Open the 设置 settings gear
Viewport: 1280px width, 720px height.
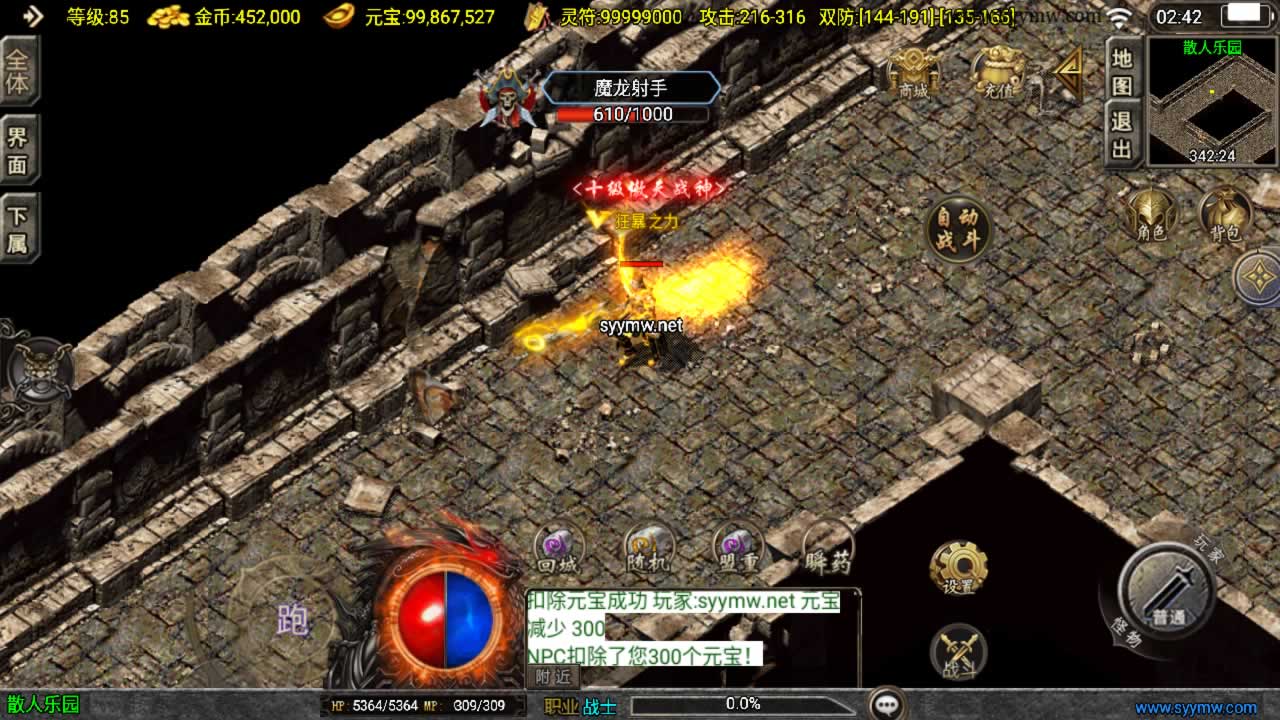(x=958, y=569)
